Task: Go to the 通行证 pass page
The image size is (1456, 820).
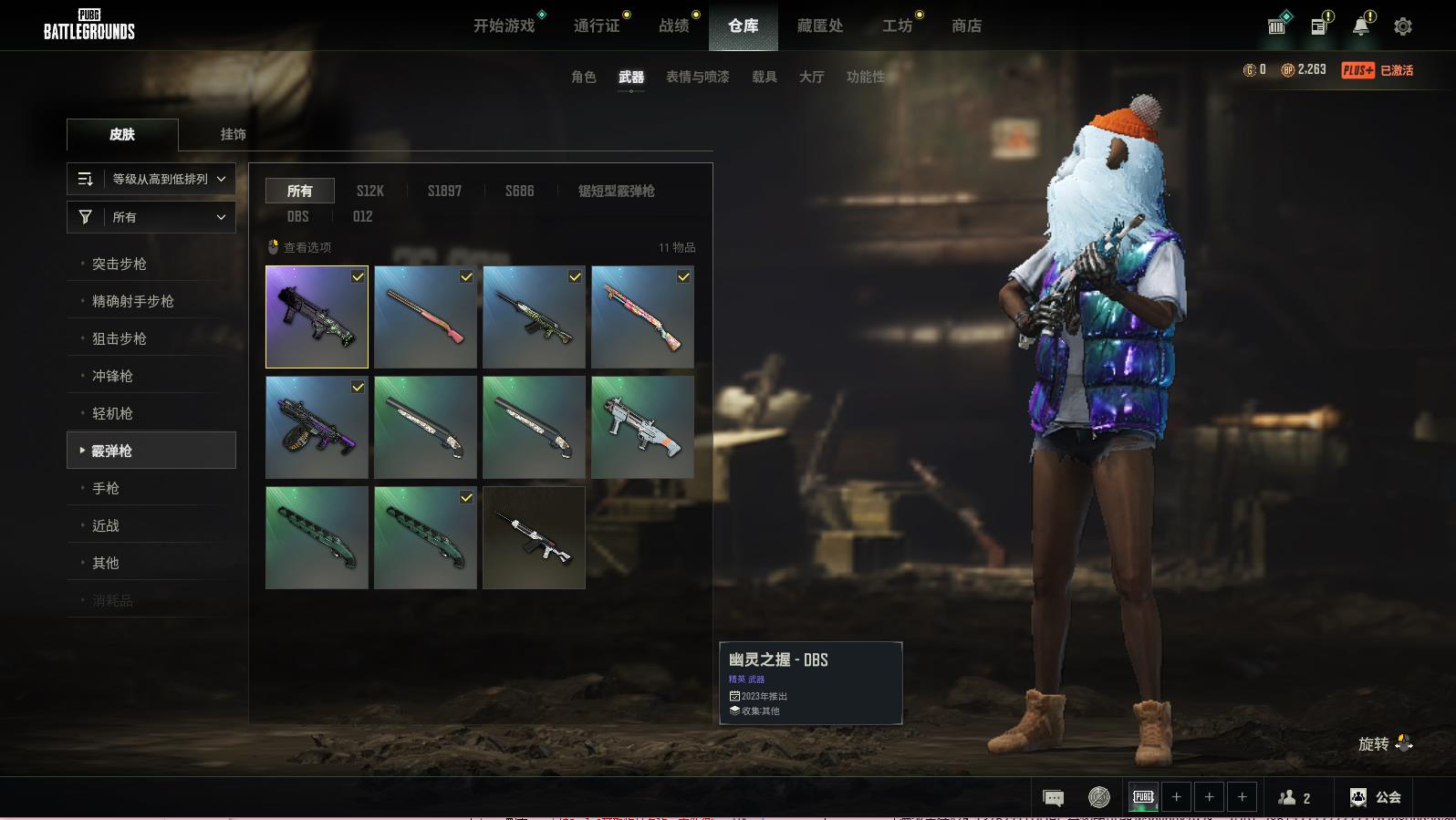Action: click(x=597, y=26)
